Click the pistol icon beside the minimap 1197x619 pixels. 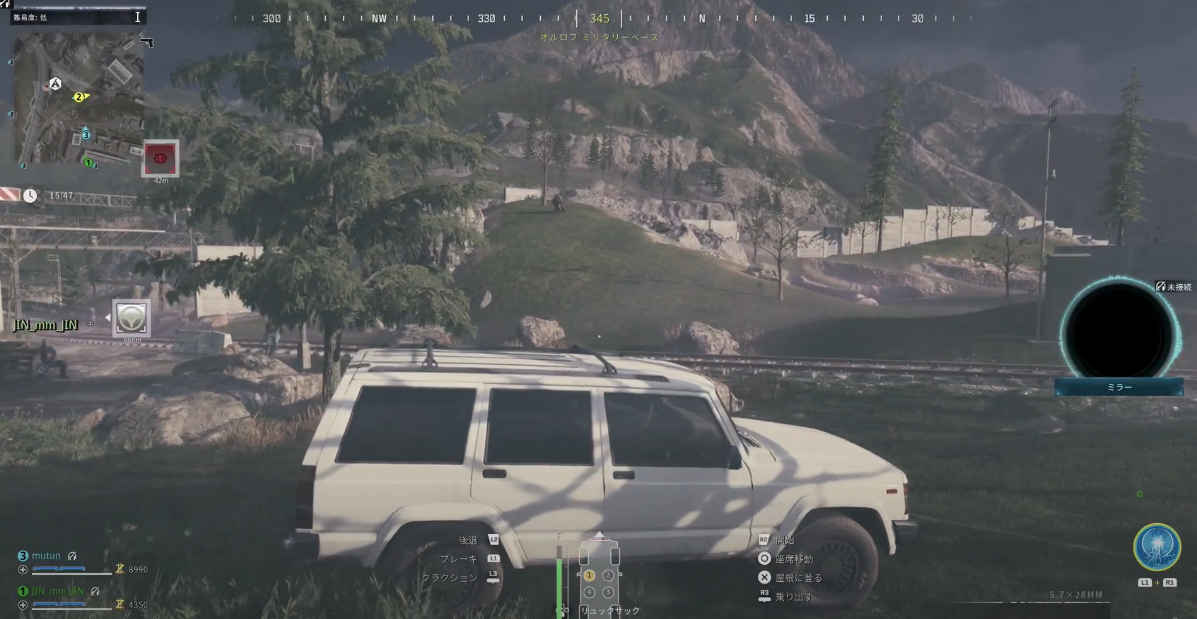(x=147, y=42)
